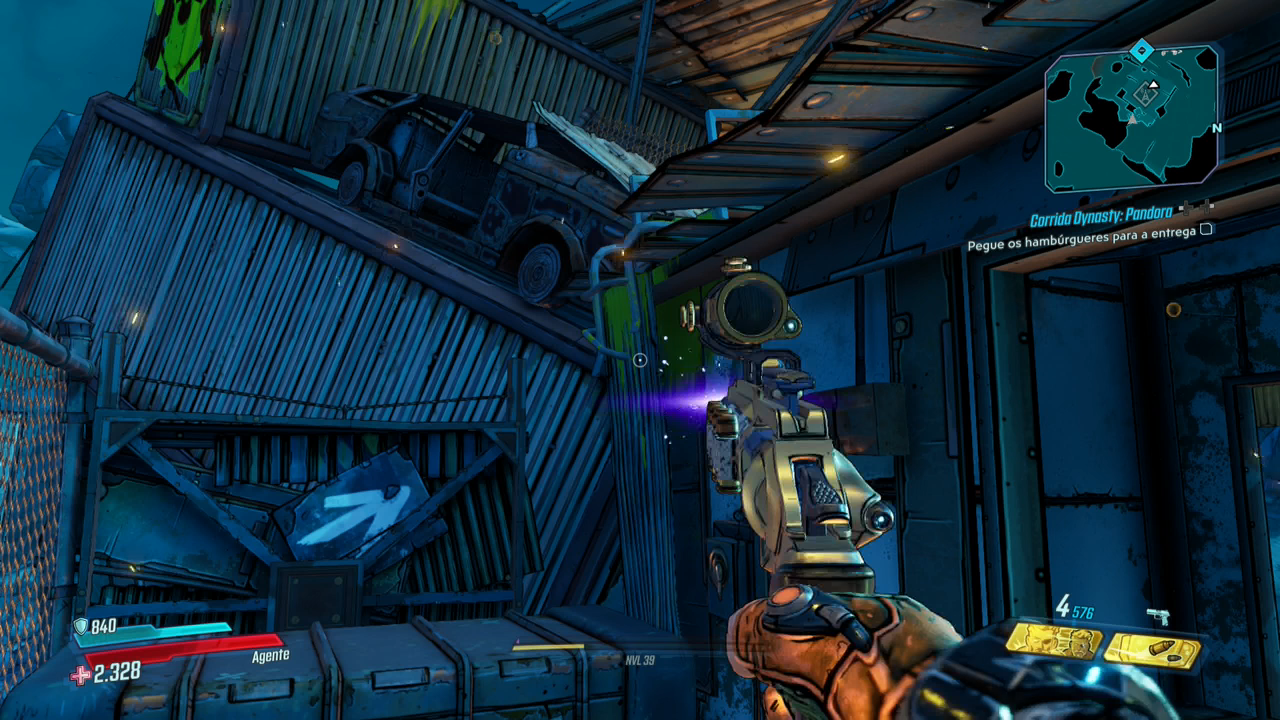Activate the bullet action skill icon

point(1152,651)
